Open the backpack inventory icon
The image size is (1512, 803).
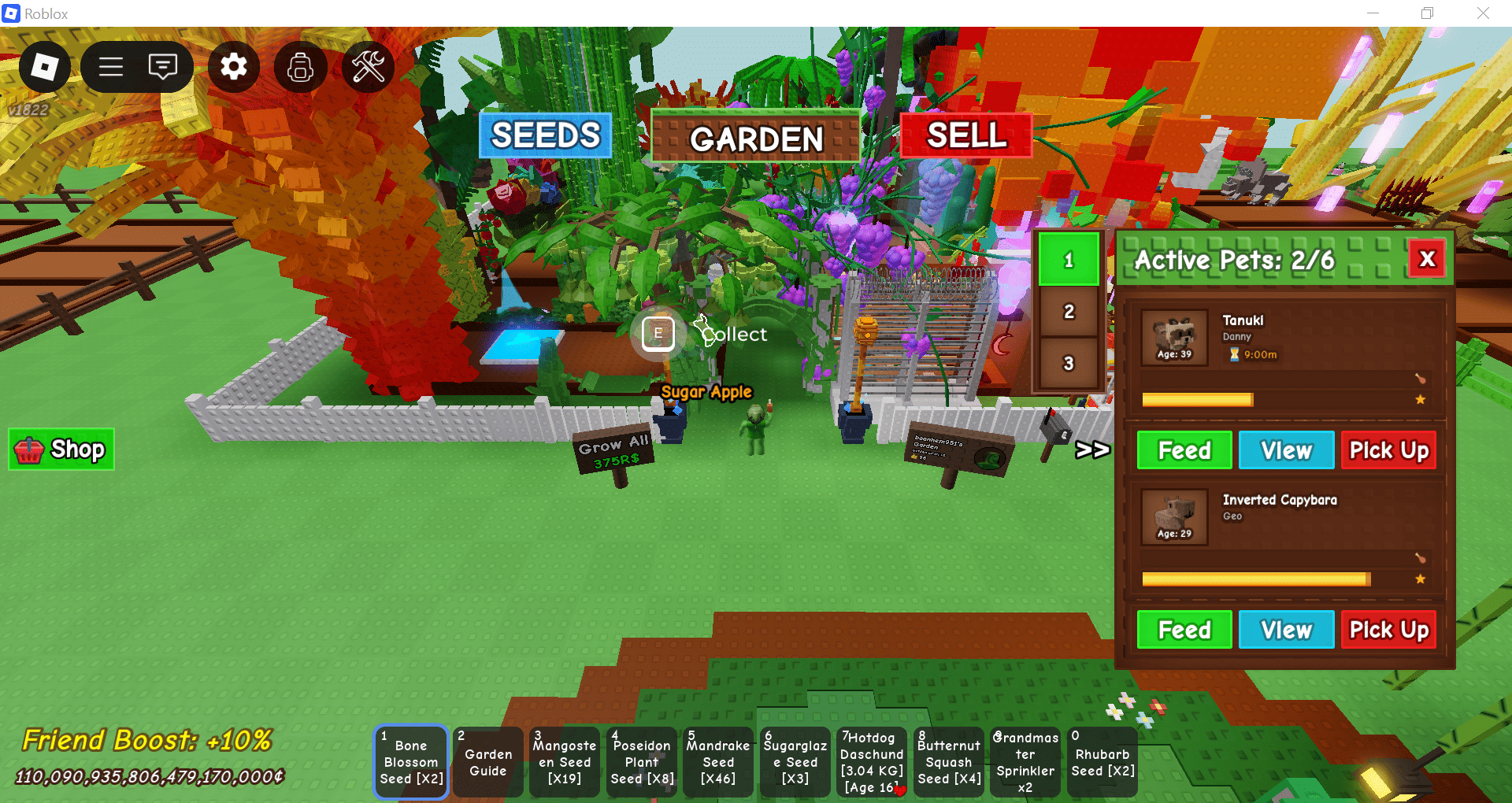[300, 67]
